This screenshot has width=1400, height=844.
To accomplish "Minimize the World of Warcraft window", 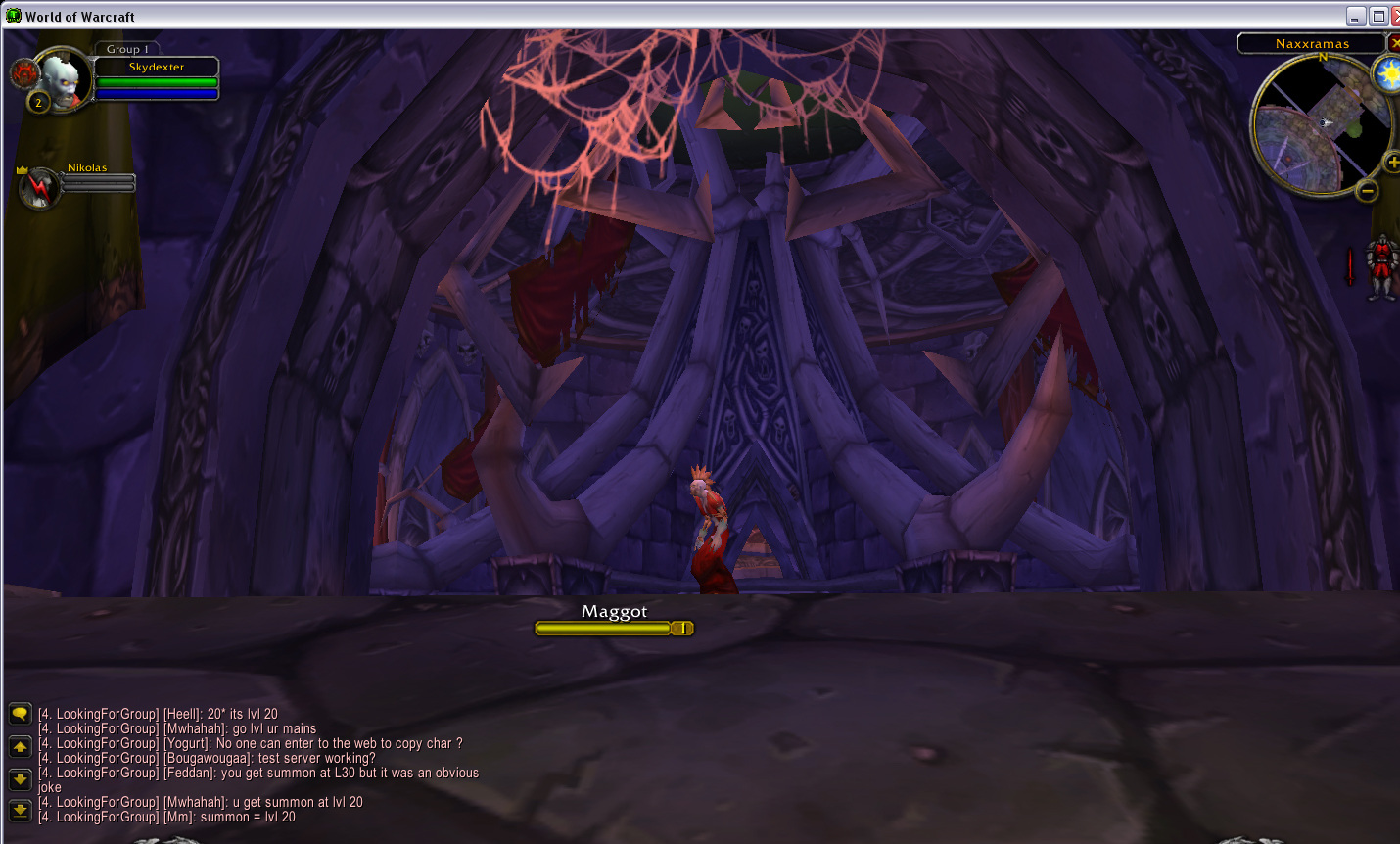I will 1356,17.
